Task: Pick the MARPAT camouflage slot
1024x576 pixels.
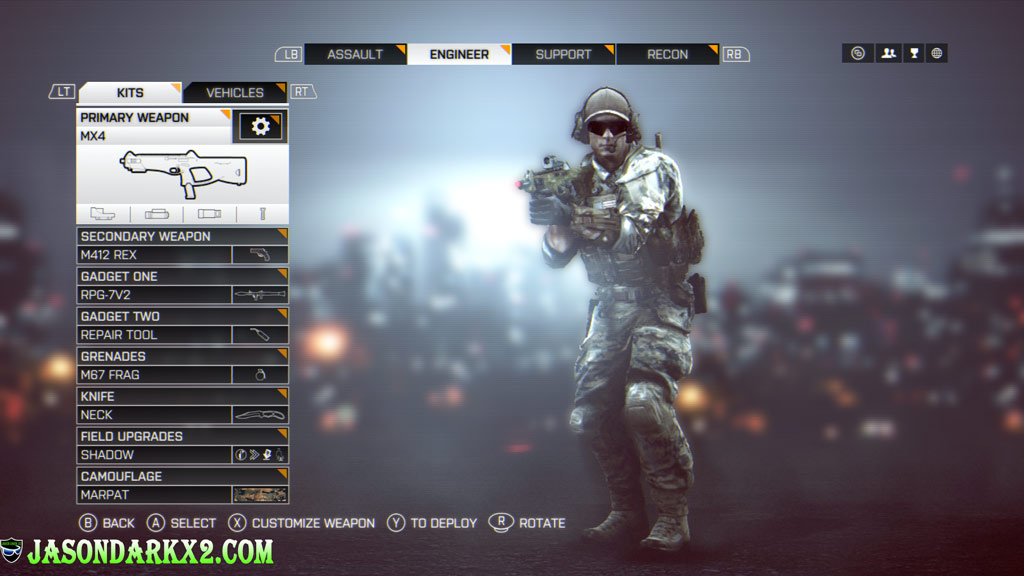Action: click(x=182, y=494)
